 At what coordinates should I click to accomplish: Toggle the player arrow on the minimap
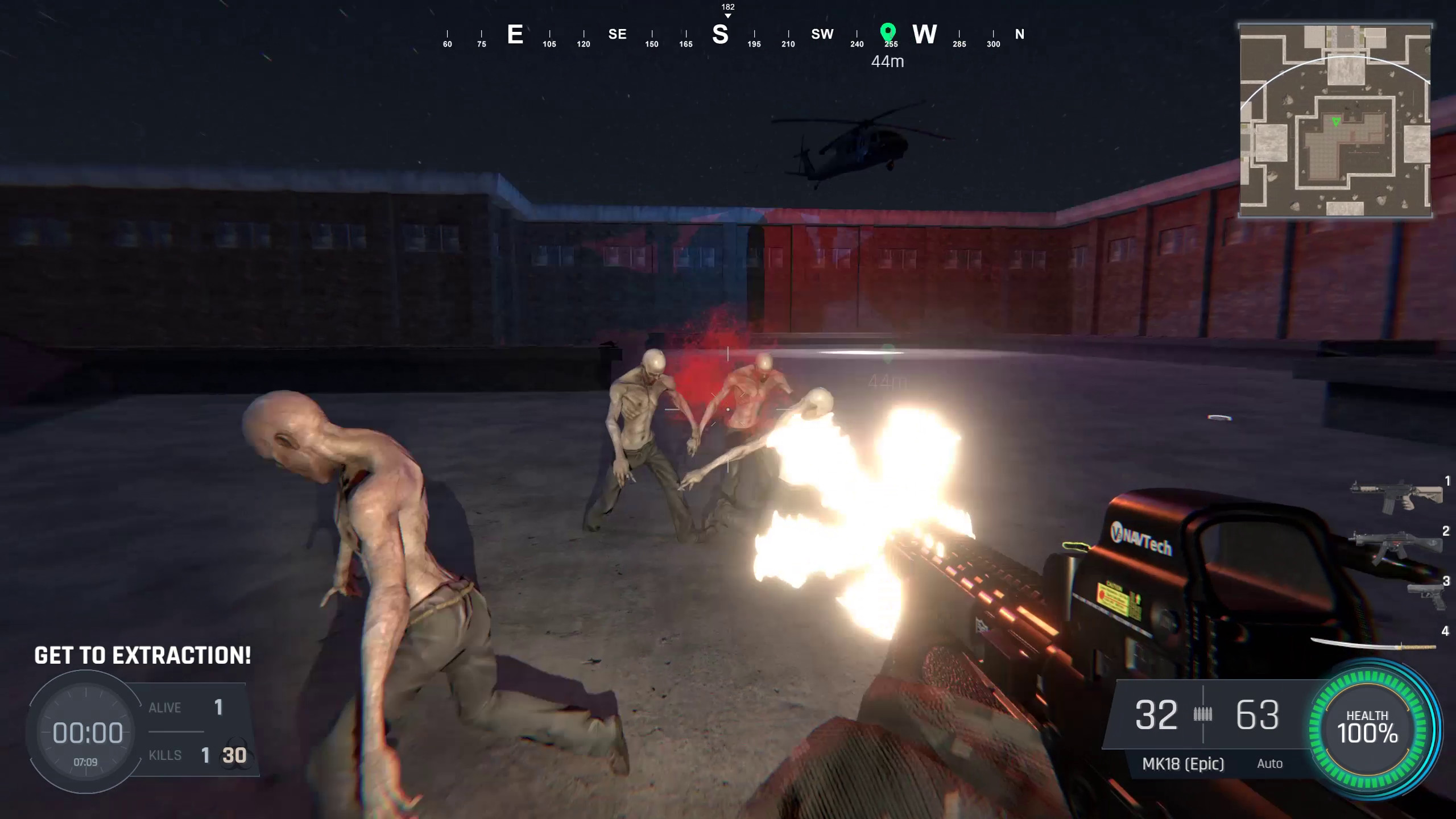[1335, 121]
